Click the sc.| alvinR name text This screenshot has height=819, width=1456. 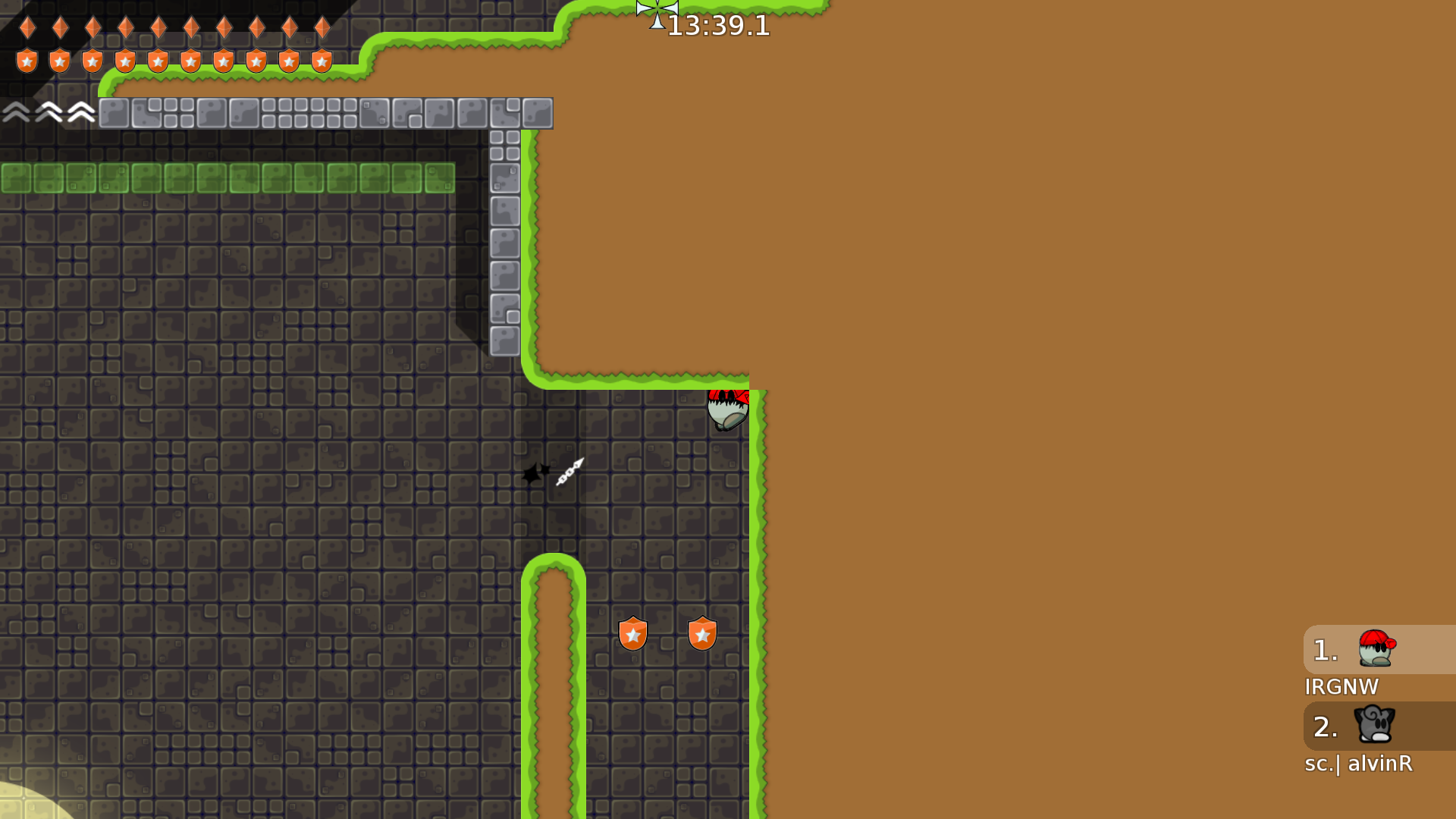click(1359, 764)
